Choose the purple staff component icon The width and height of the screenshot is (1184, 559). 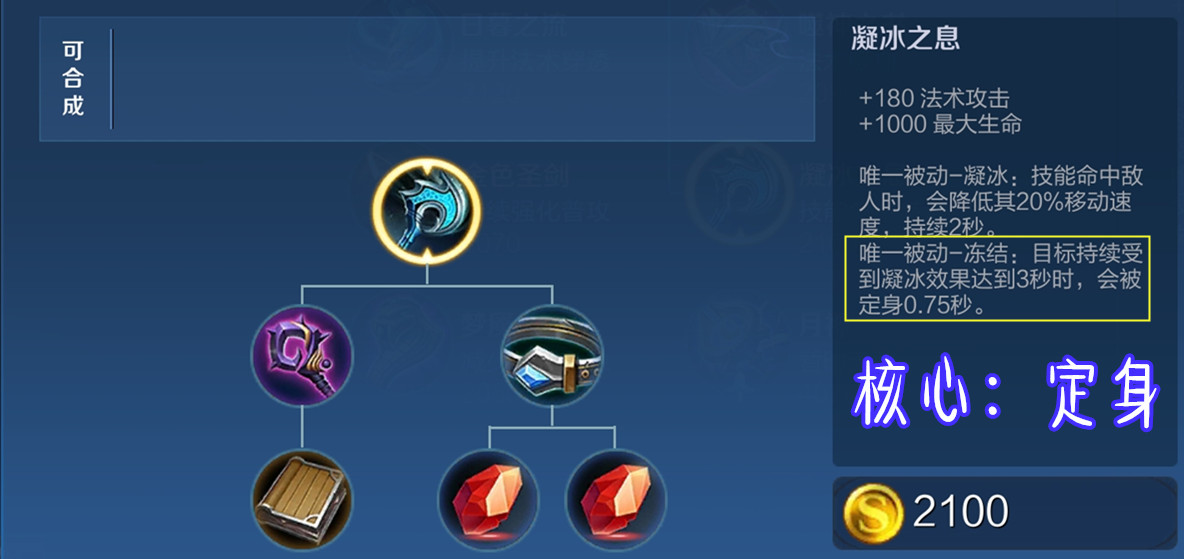pyautogui.click(x=302, y=356)
